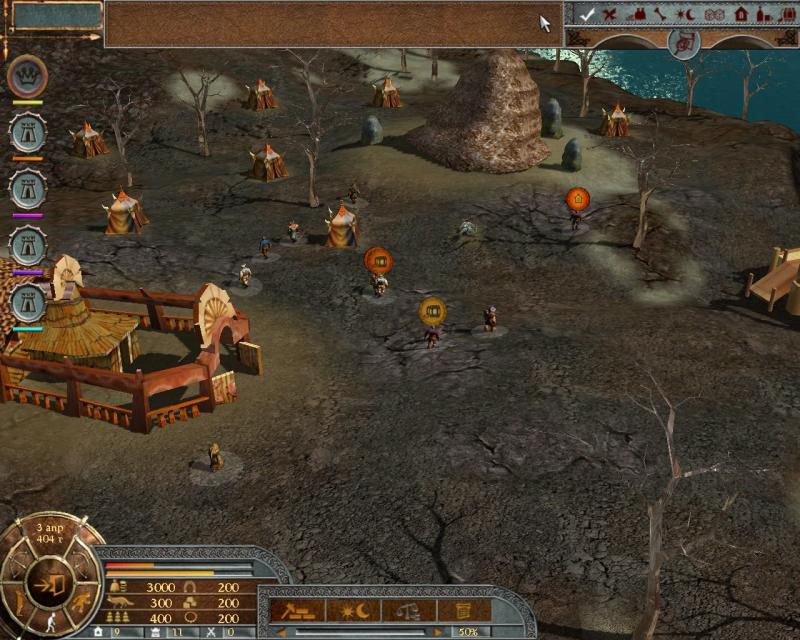
Task: Click the left arrow of the speed slider
Action: pos(282,631)
